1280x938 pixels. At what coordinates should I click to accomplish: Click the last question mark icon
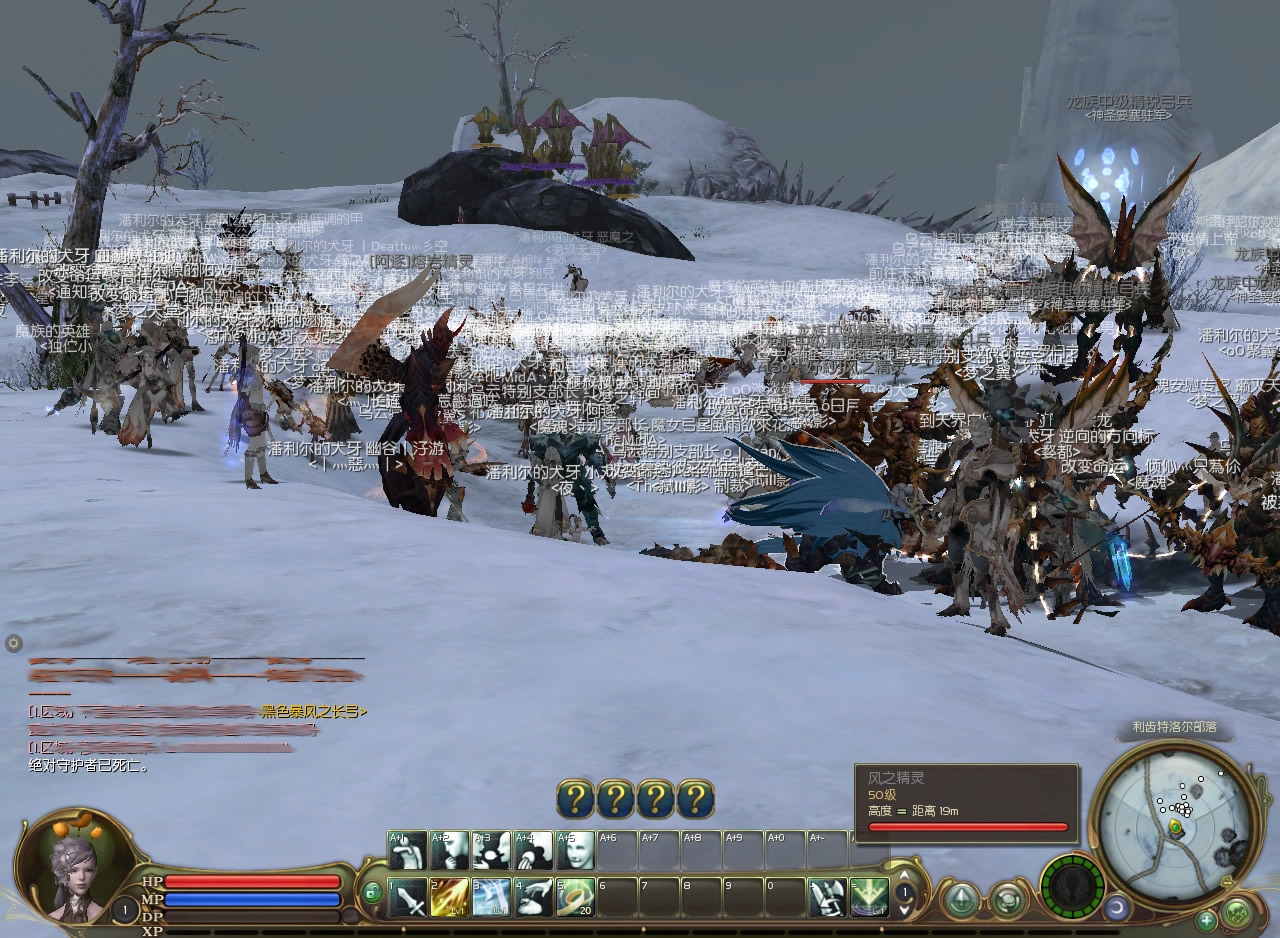pos(695,800)
